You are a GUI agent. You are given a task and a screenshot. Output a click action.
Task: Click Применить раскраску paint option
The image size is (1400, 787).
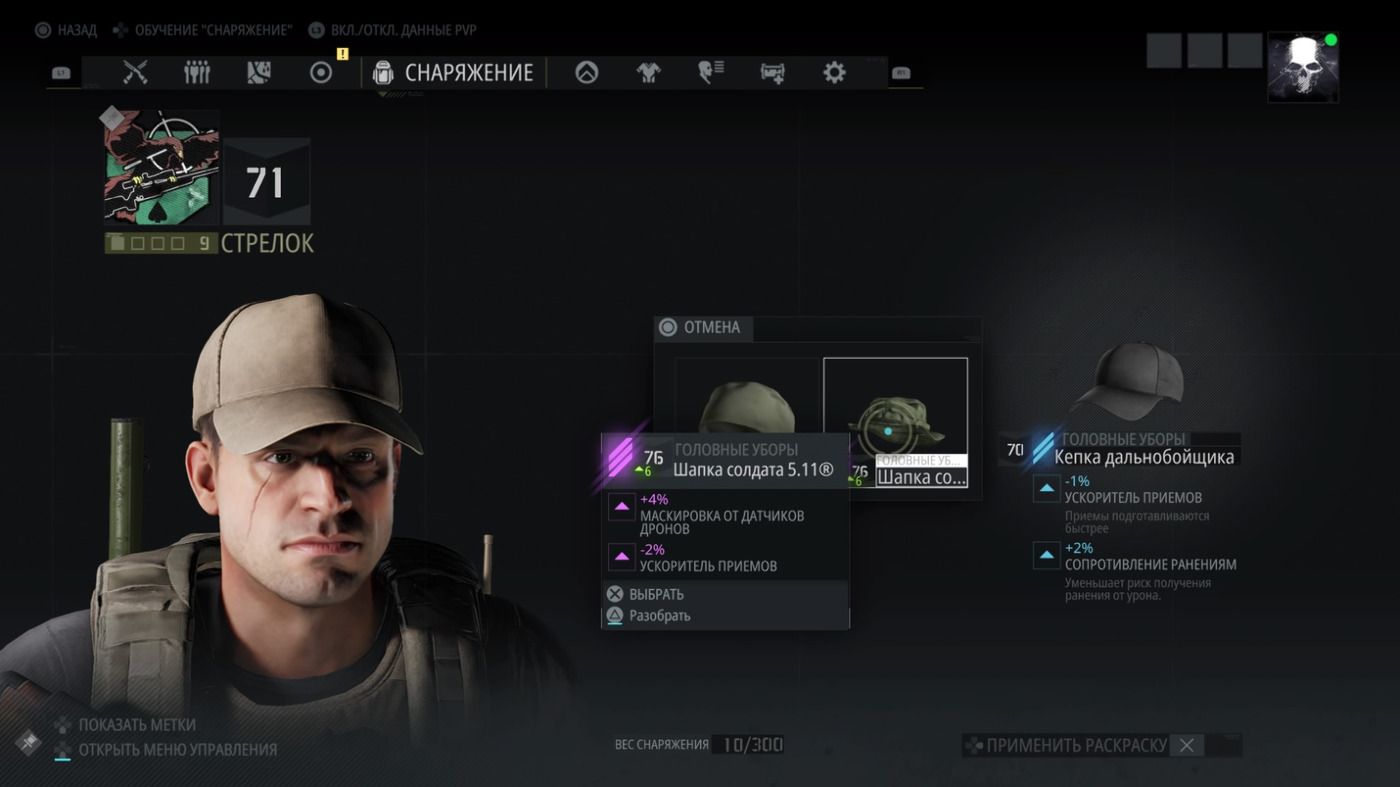pos(1075,745)
